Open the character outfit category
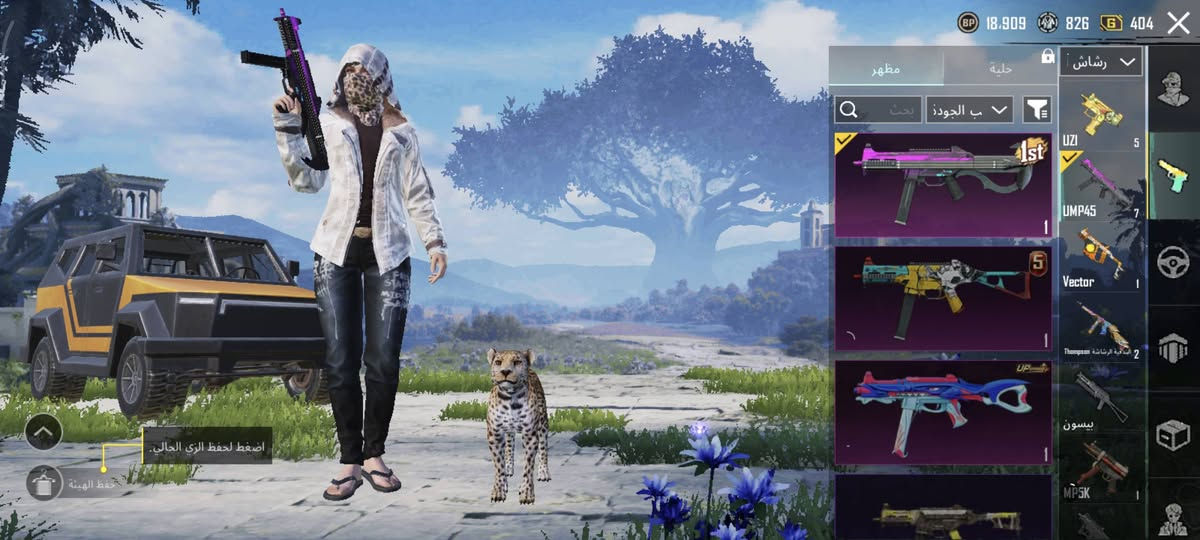Image resolution: width=1200 pixels, height=540 pixels. pos(1173,90)
